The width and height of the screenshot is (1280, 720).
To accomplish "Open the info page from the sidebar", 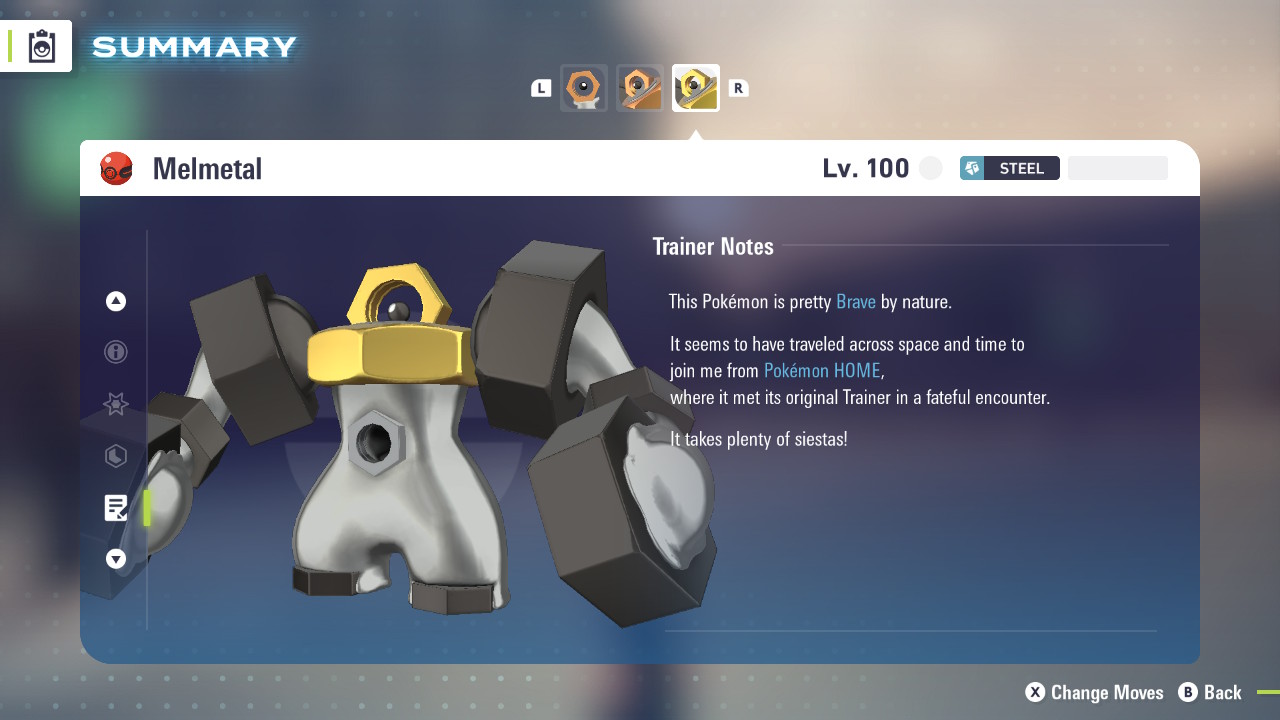I will [115, 352].
